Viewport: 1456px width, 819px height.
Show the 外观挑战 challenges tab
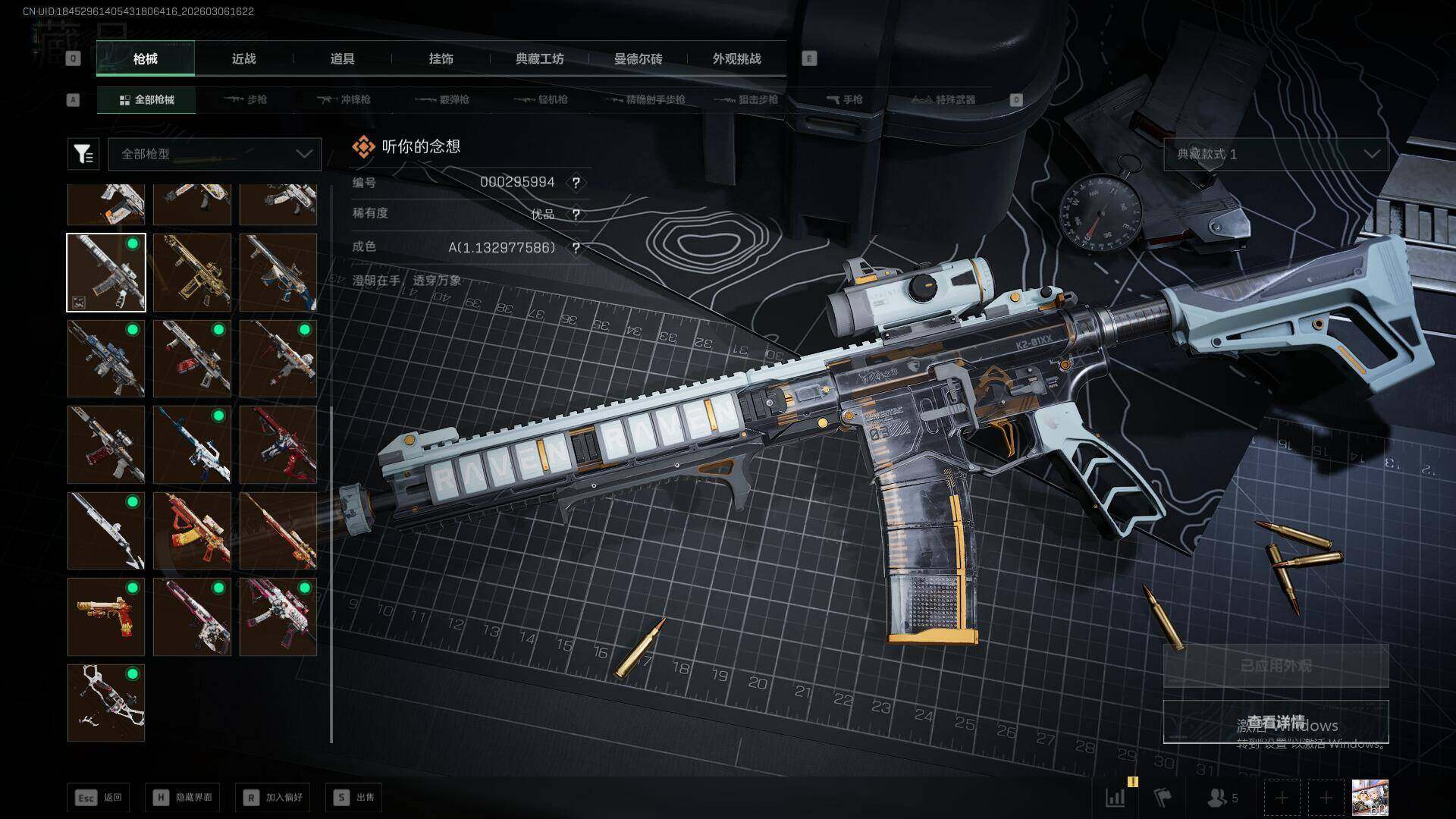(736, 59)
